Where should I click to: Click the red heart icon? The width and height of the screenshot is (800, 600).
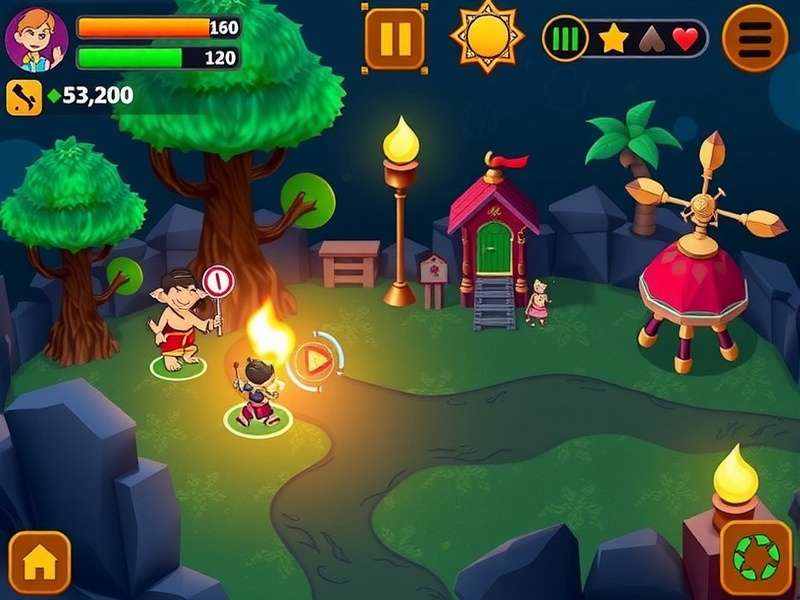tap(685, 39)
